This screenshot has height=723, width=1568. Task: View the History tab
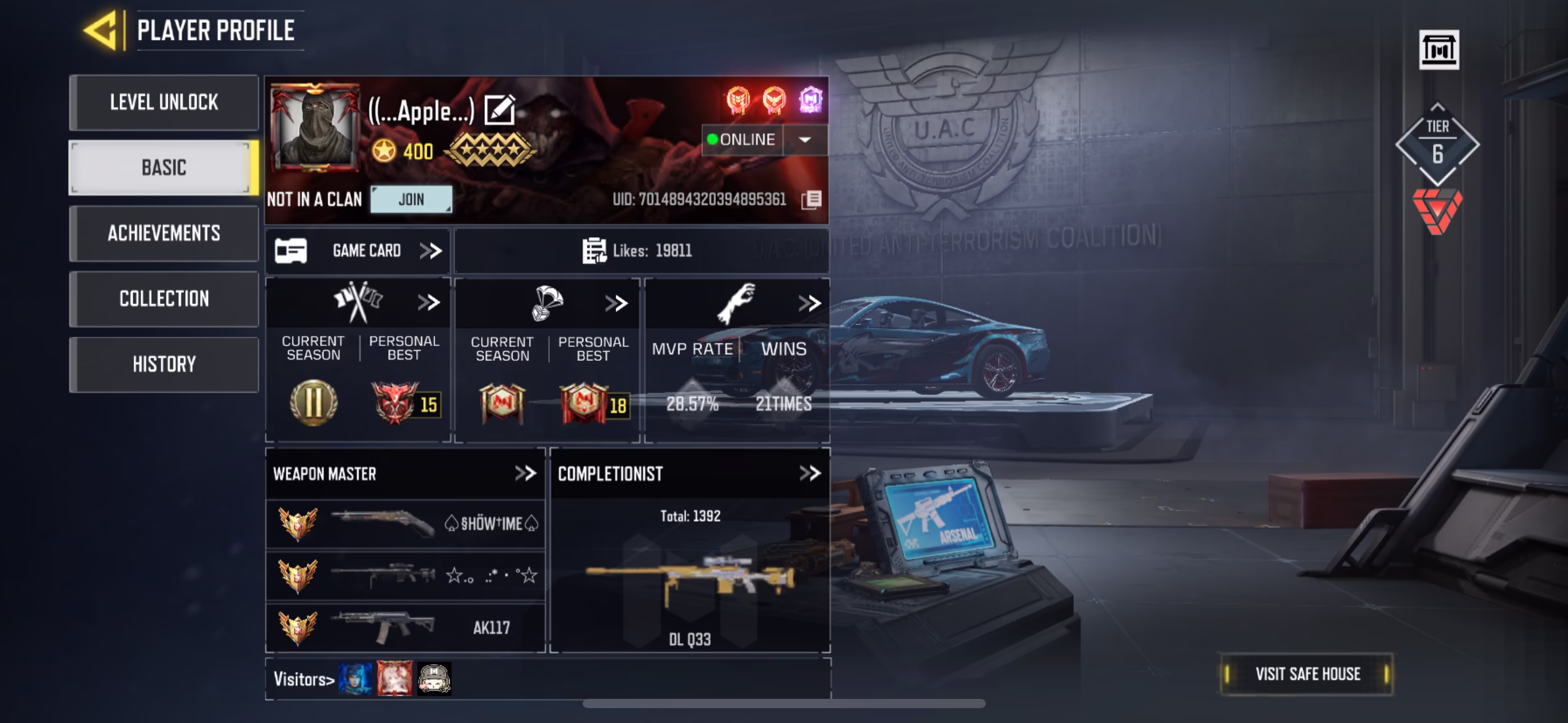(164, 365)
